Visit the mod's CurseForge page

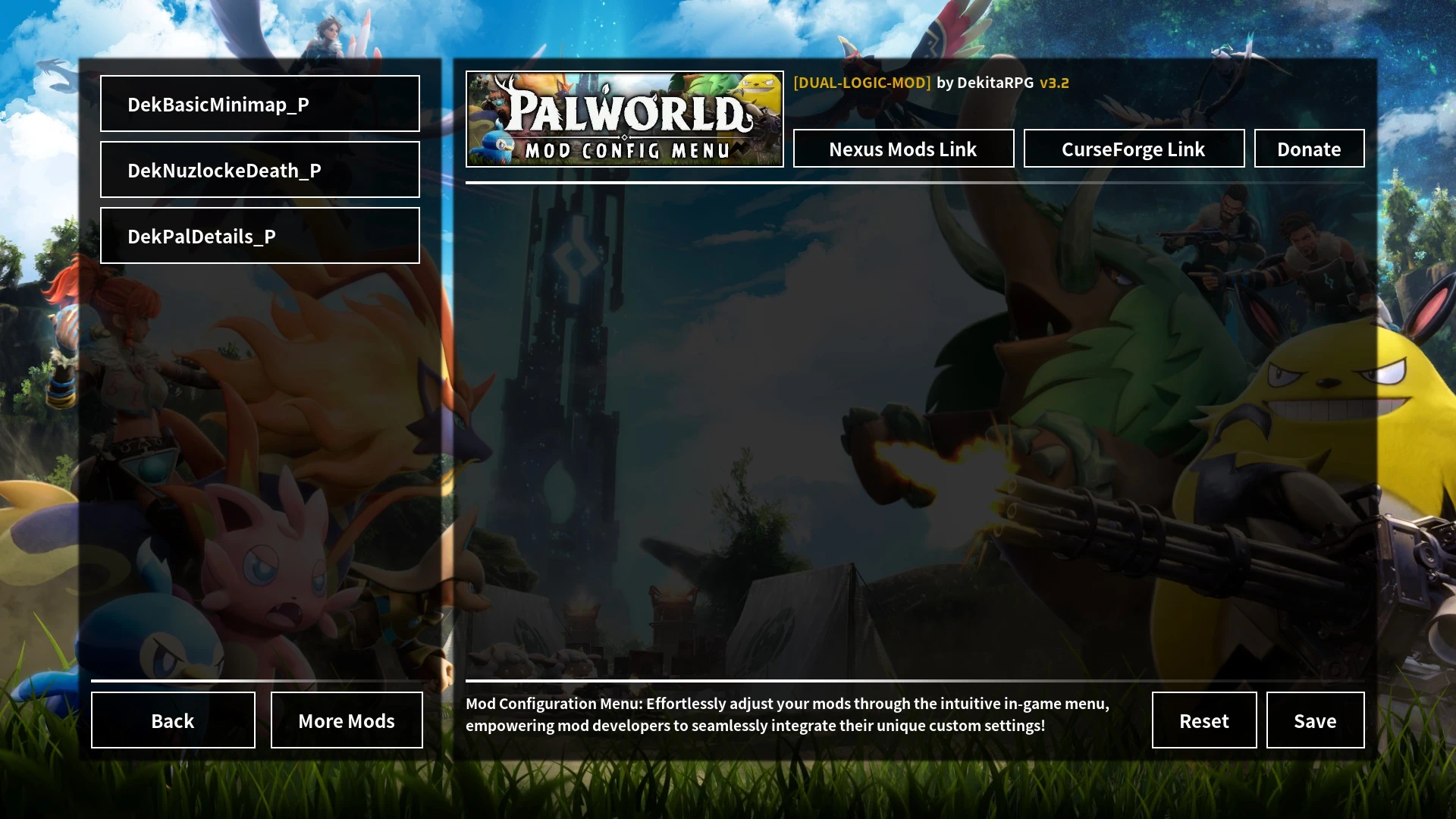tap(1134, 149)
